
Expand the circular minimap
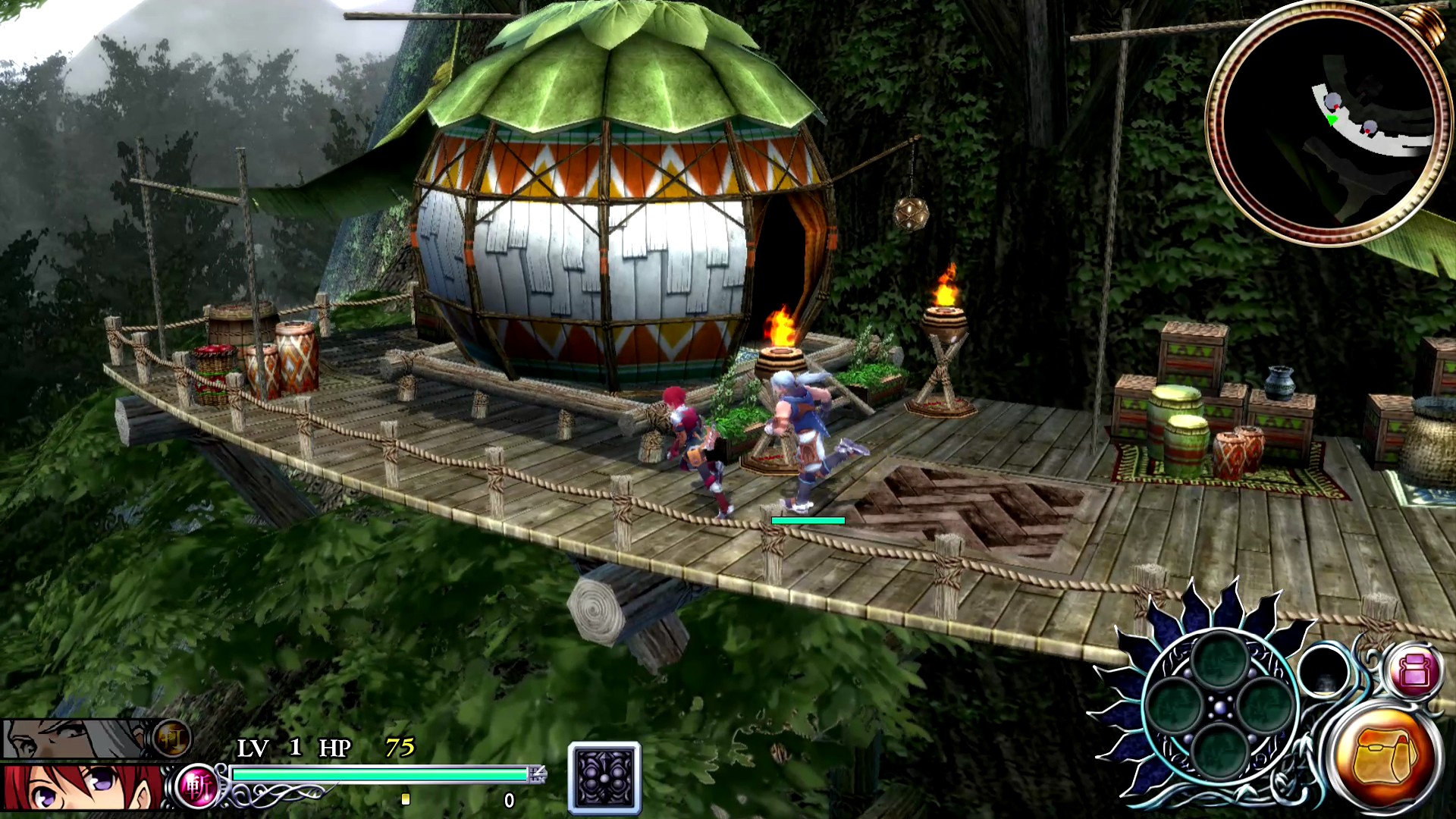1326,124
